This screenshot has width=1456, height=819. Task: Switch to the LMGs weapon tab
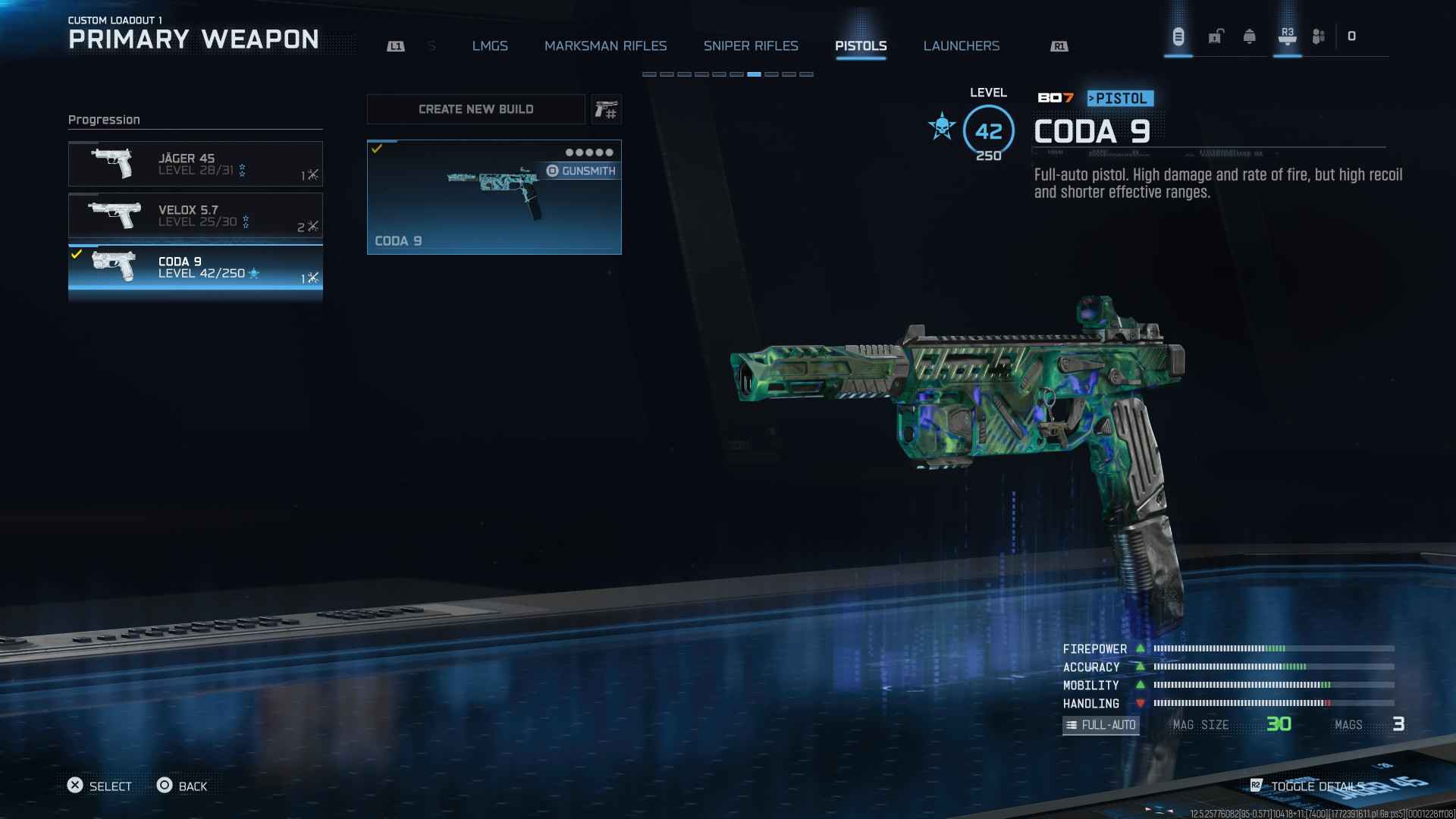click(490, 46)
